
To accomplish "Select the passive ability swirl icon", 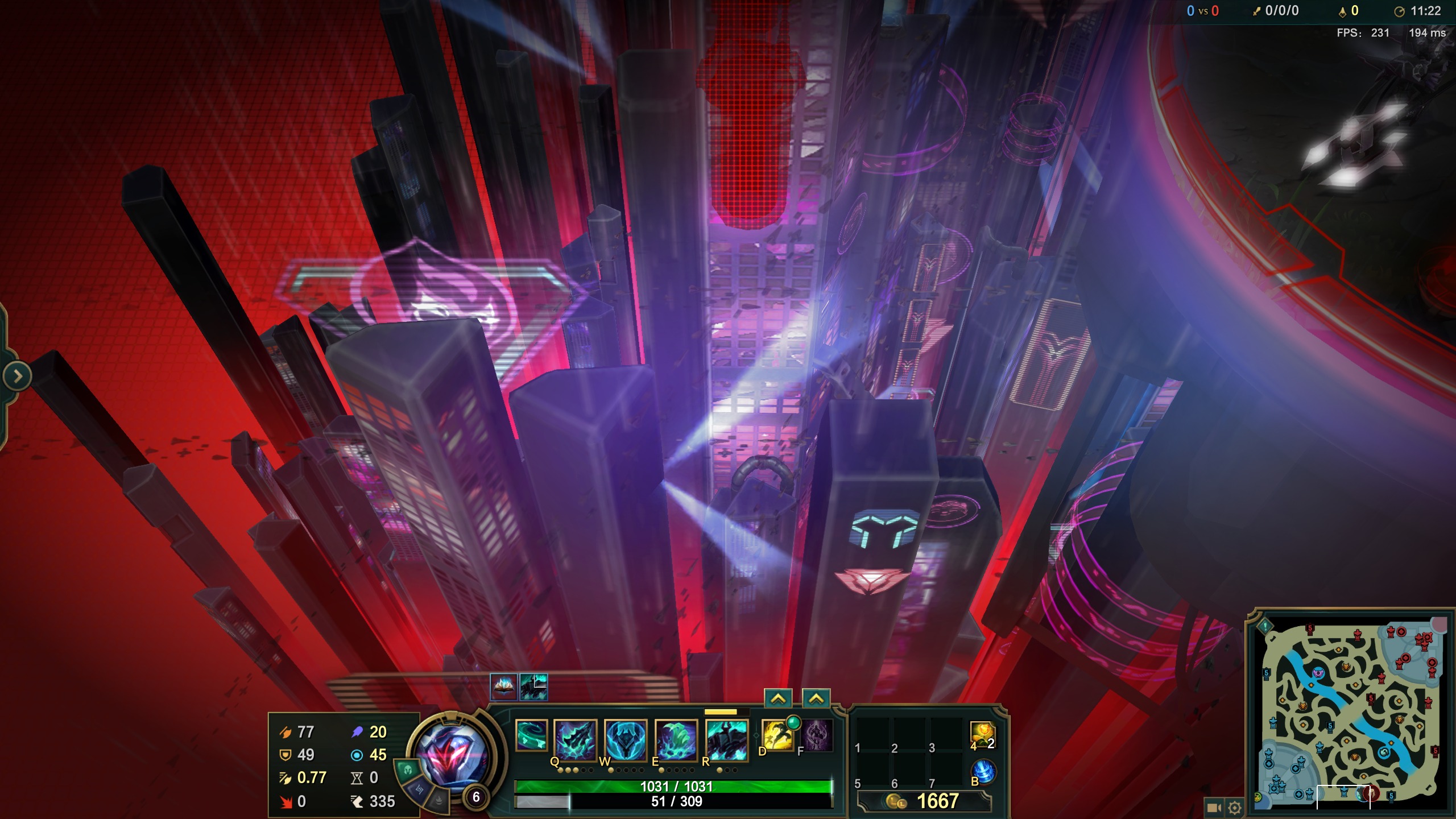I will [531, 735].
